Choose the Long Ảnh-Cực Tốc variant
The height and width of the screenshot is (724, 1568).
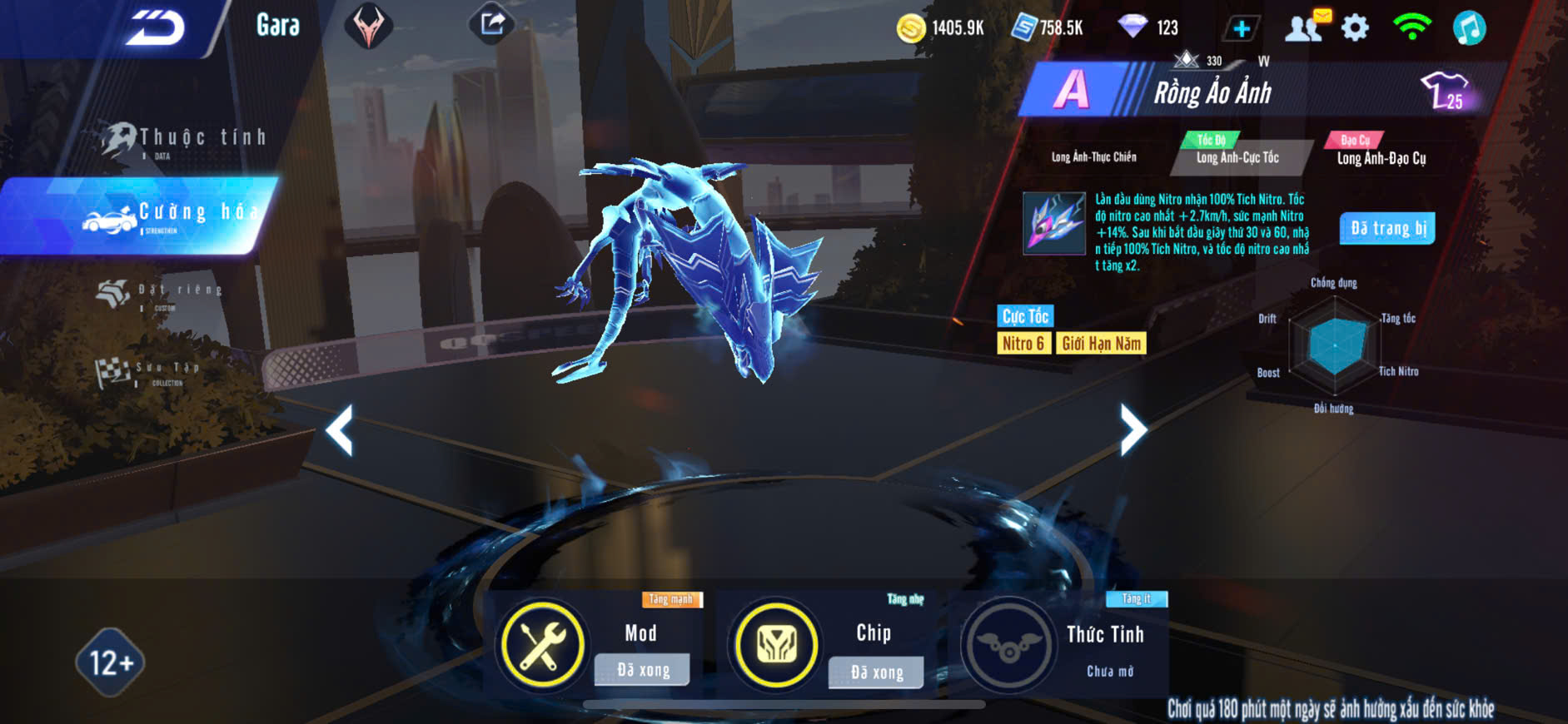(x=1237, y=156)
